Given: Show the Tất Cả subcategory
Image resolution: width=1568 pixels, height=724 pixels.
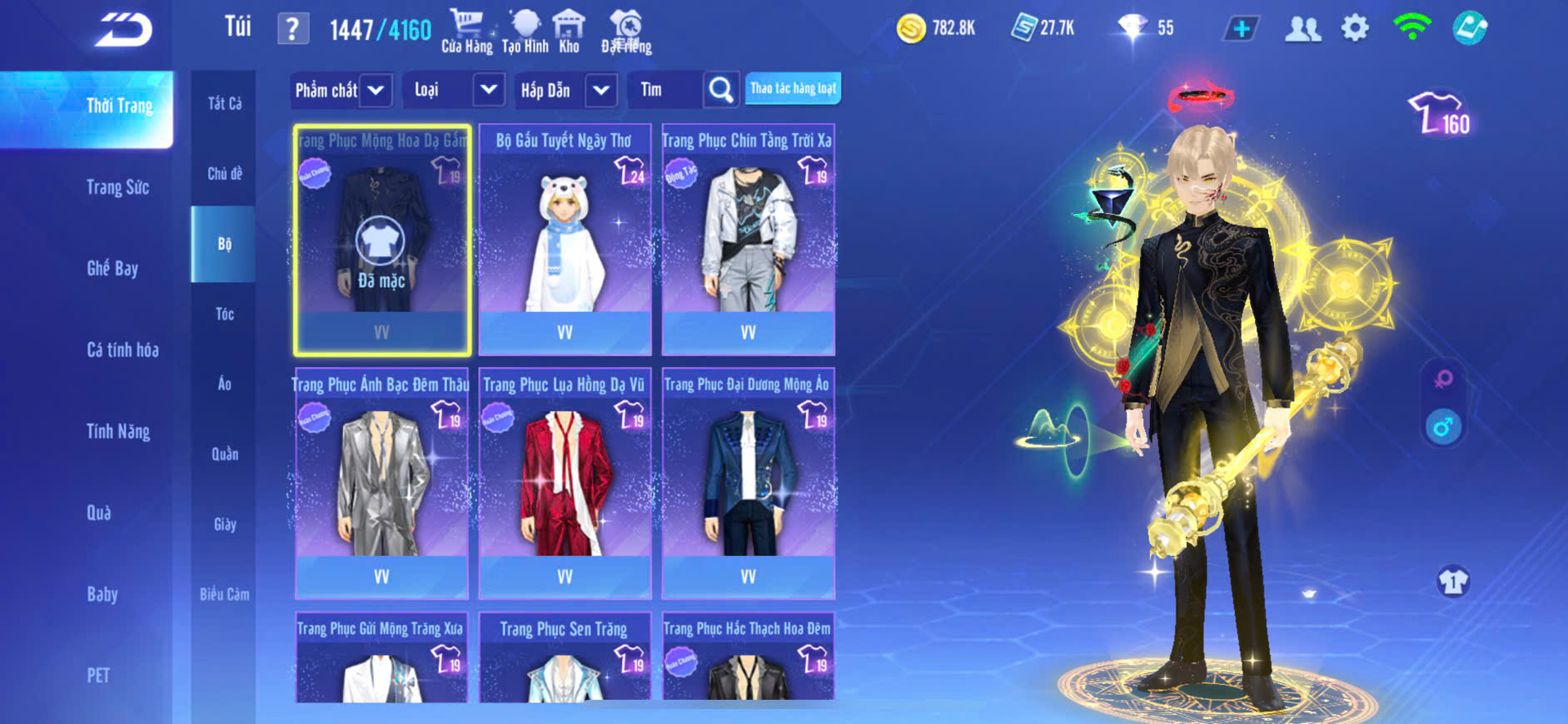Looking at the screenshot, I should point(224,103).
